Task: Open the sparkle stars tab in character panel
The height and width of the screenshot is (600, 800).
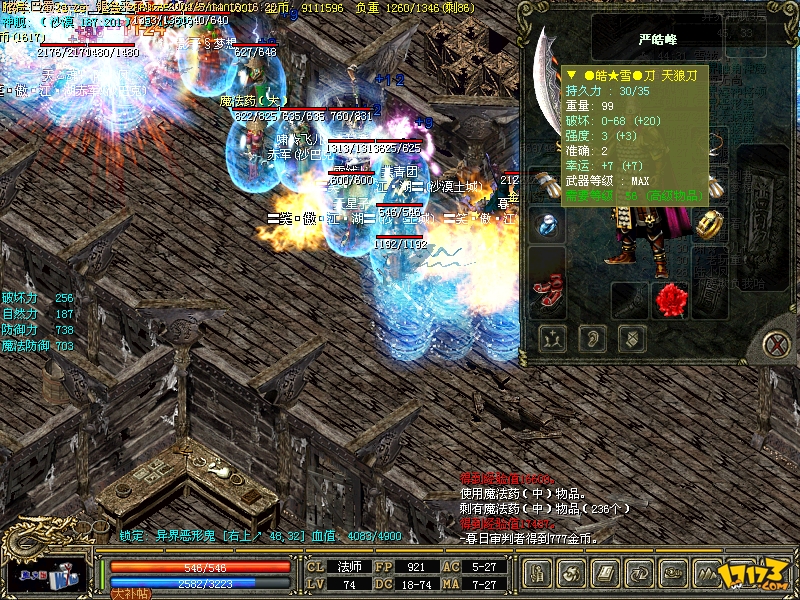Action: 552,339
